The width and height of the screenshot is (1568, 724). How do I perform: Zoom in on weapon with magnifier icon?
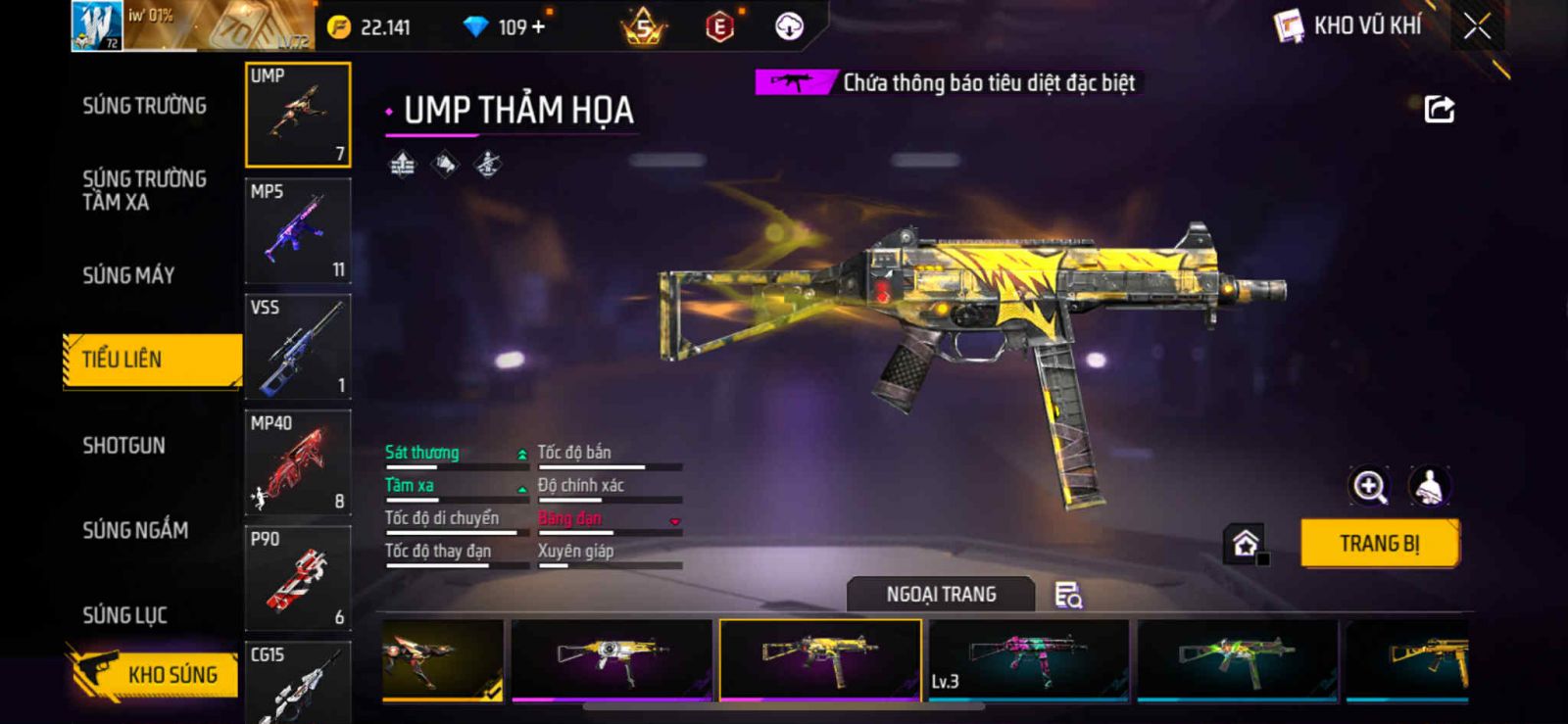click(x=1369, y=486)
